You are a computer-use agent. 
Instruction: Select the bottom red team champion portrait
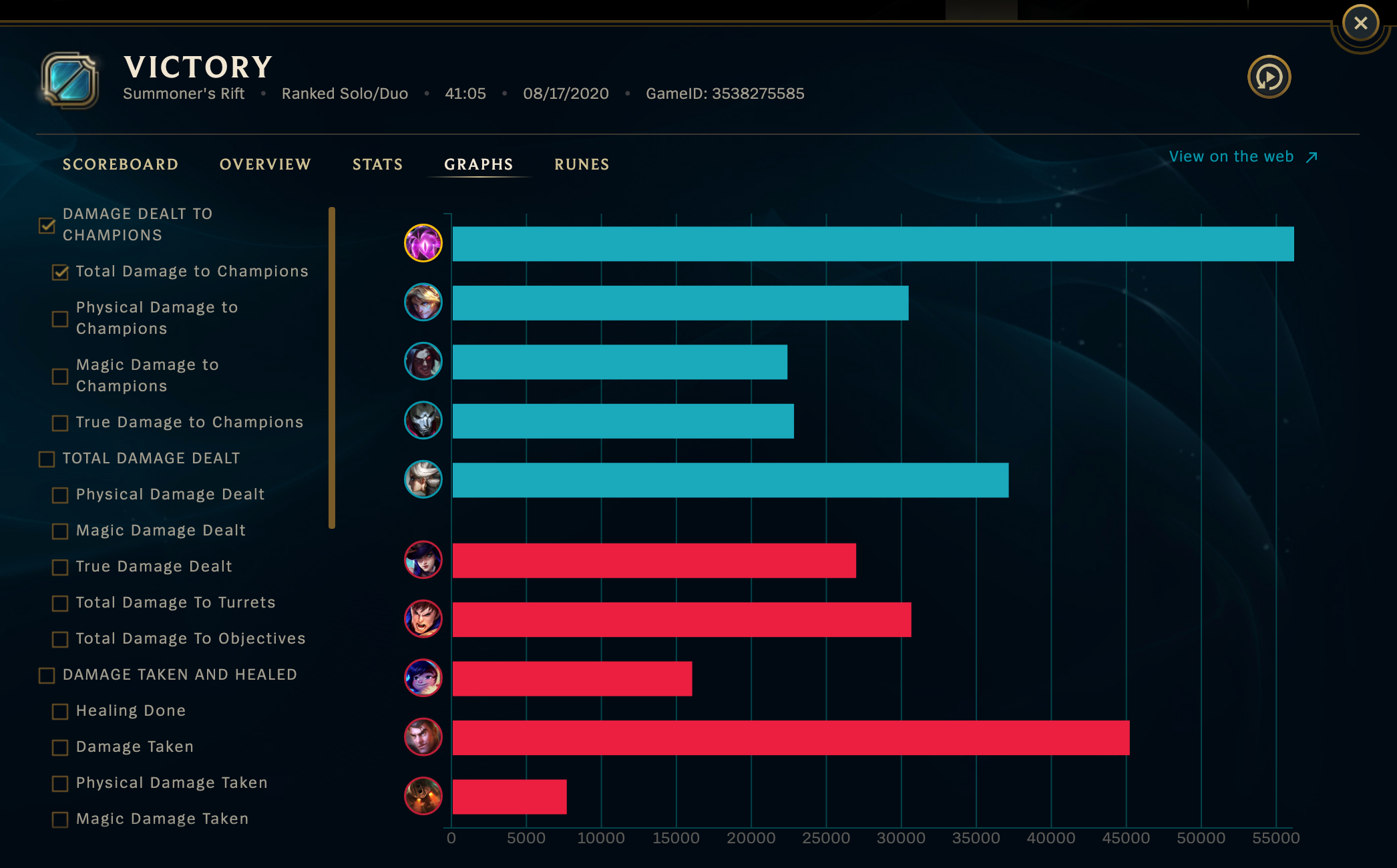(x=423, y=795)
